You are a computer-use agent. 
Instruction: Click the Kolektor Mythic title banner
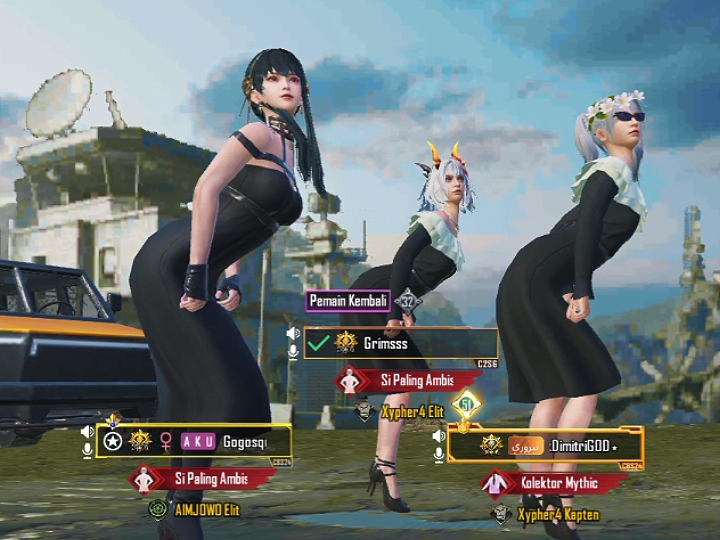pos(556,484)
